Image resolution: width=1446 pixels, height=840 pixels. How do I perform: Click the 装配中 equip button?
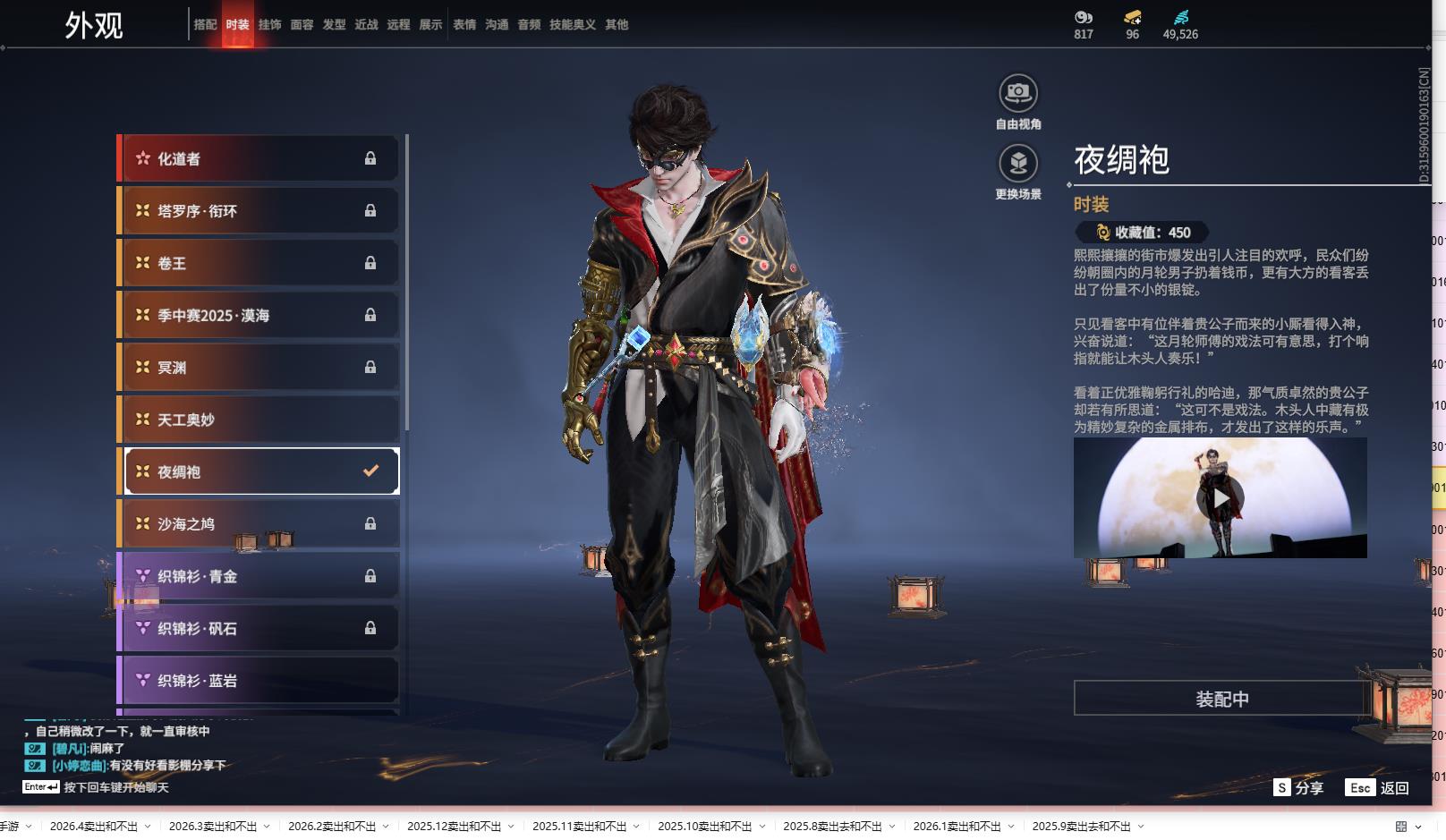pos(1221,699)
